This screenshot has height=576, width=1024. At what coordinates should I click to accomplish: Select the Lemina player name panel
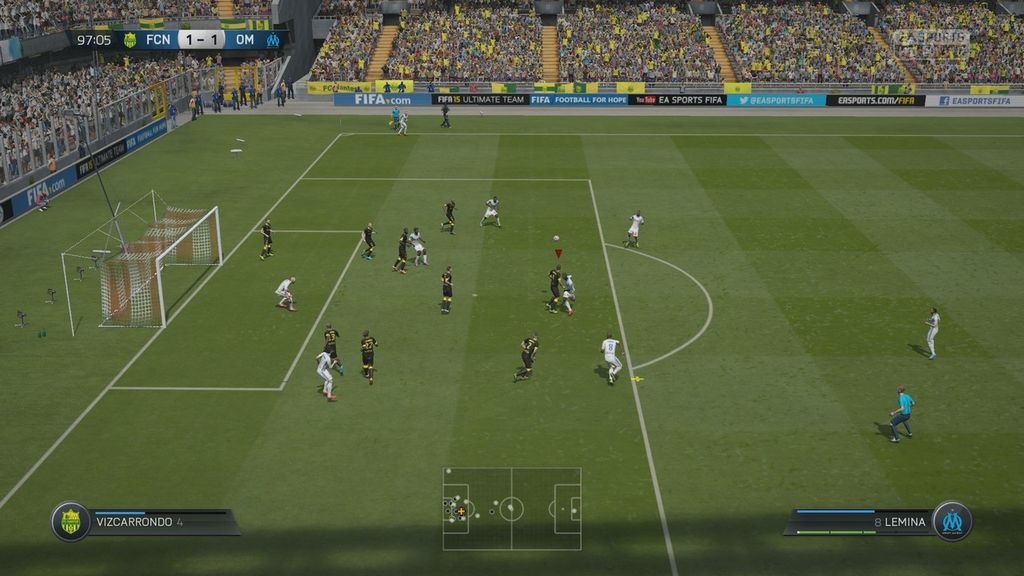[x=860, y=522]
